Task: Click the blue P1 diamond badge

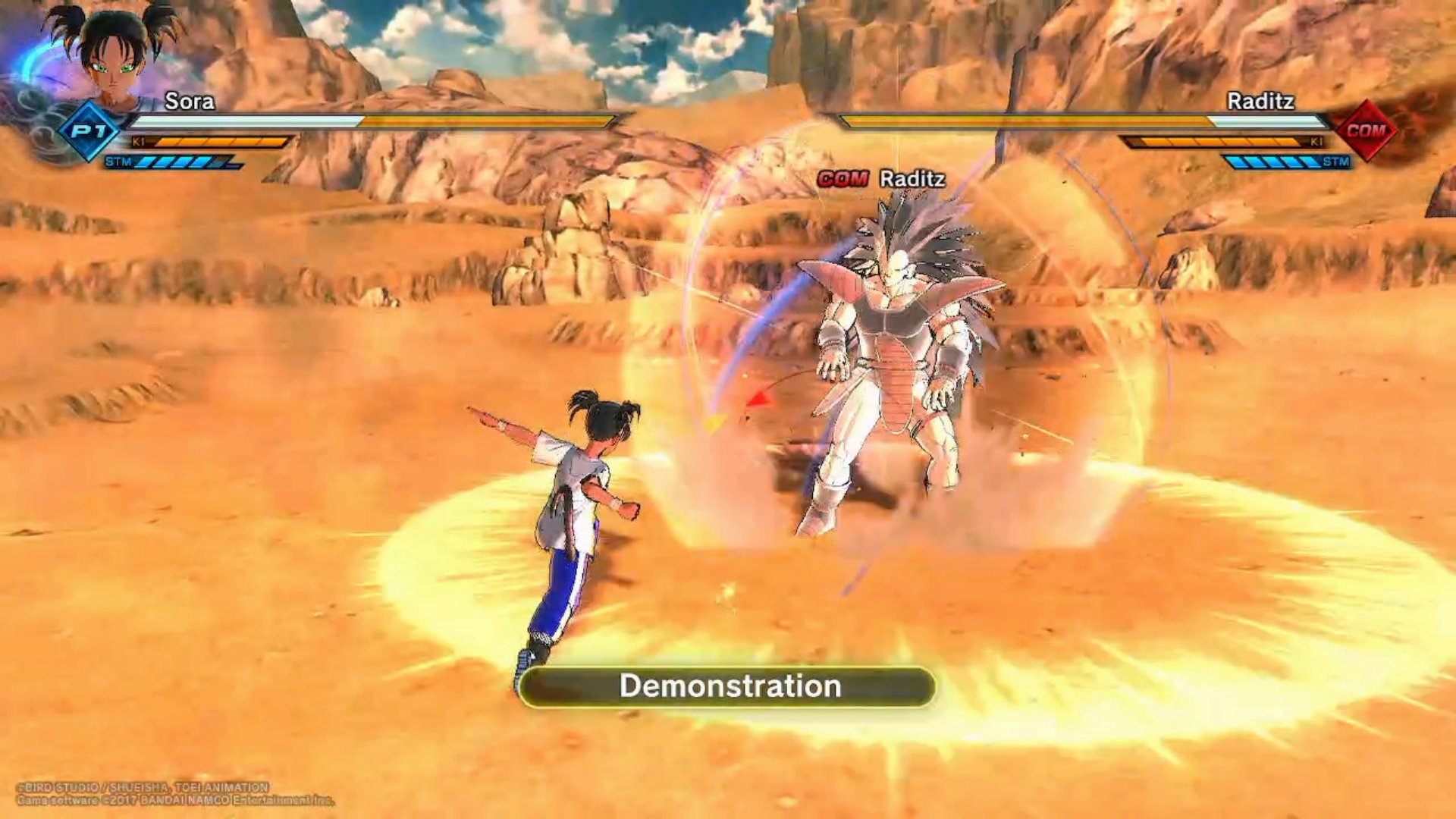Action: [89, 131]
